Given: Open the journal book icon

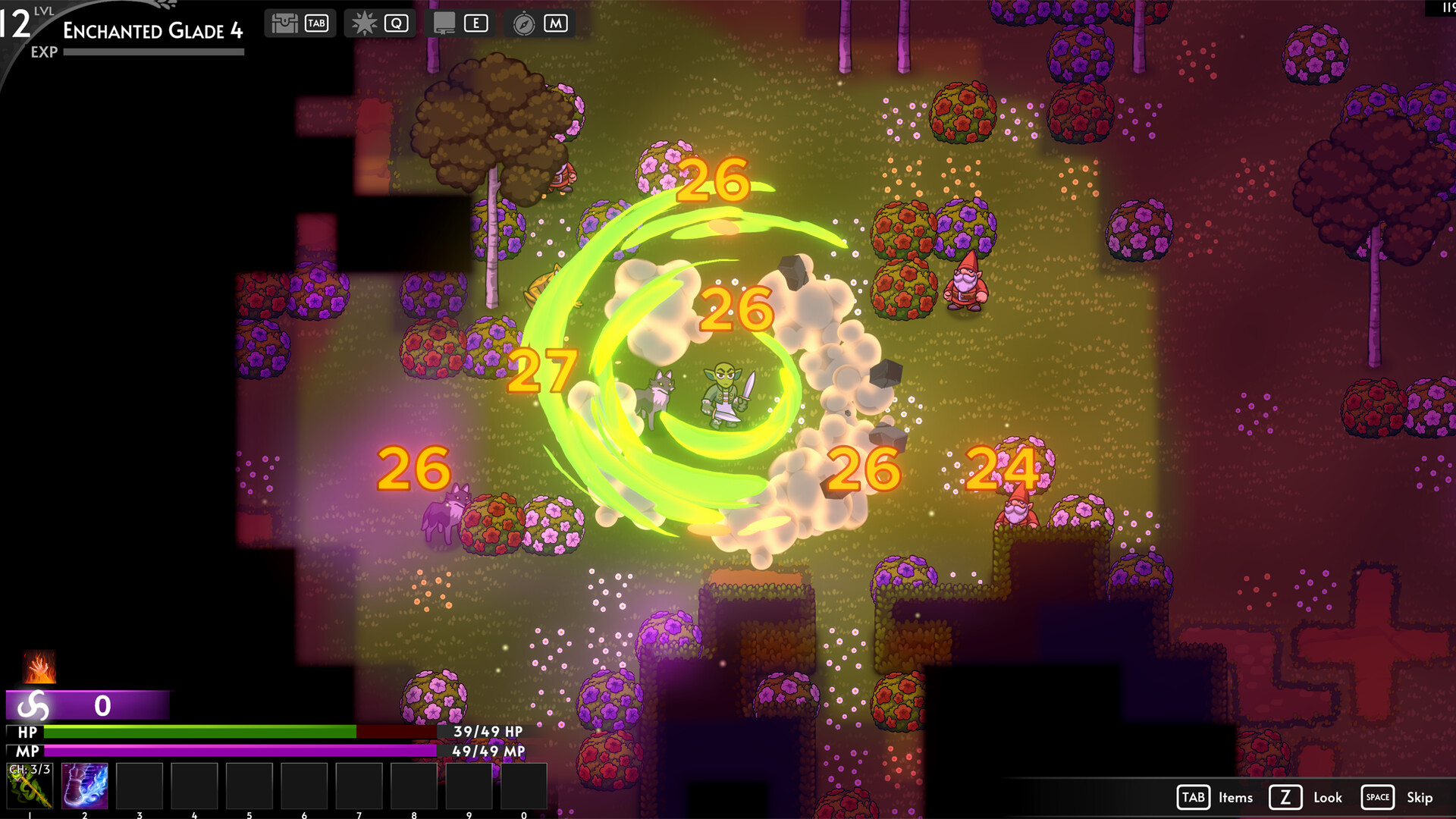Looking at the screenshot, I should [446, 23].
